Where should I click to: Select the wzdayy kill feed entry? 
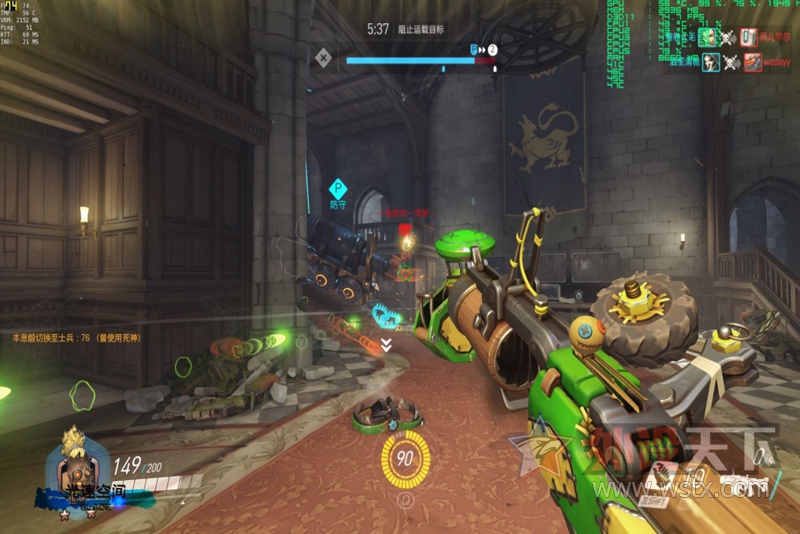click(776, 62)
